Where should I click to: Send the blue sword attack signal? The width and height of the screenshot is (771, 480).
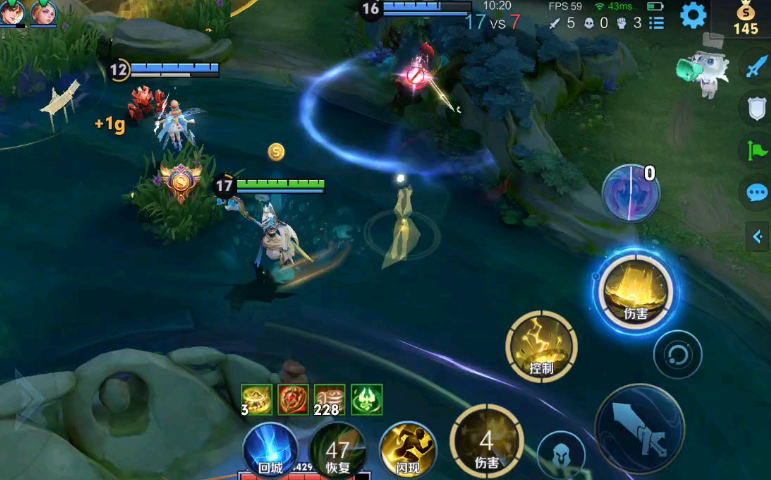point(755,67)
